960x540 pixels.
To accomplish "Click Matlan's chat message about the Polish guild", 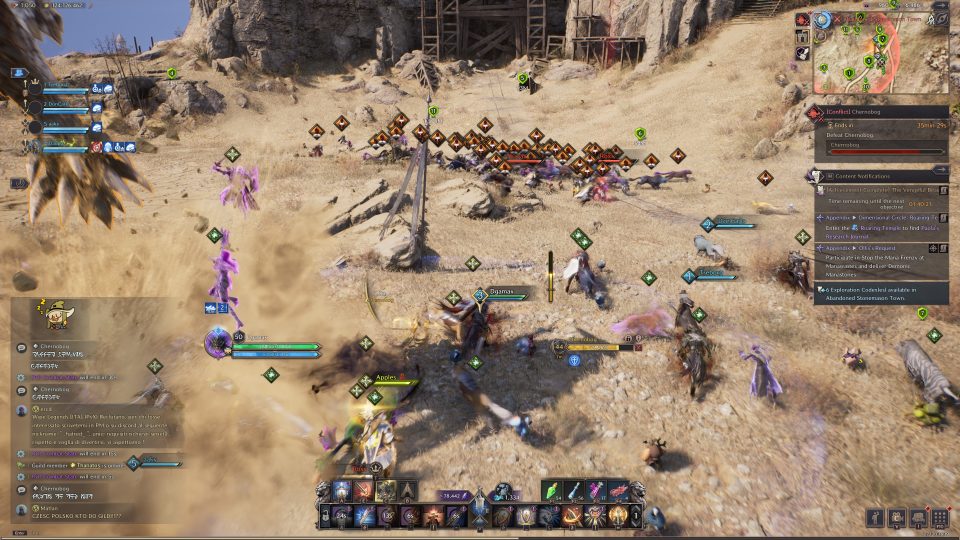I will point(75,514).
